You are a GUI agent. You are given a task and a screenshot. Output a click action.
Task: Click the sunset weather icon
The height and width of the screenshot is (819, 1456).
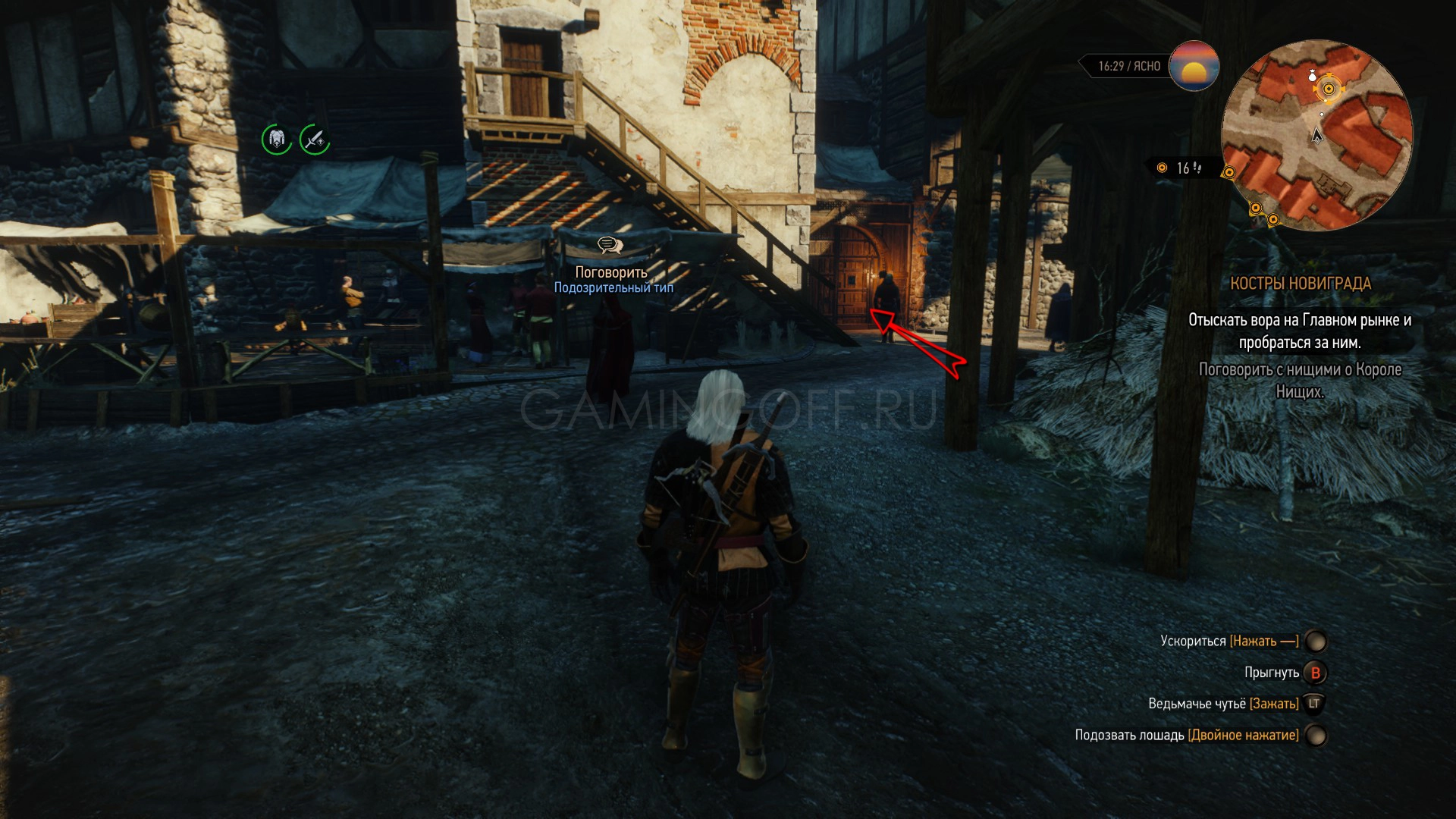pos(1194,67)
